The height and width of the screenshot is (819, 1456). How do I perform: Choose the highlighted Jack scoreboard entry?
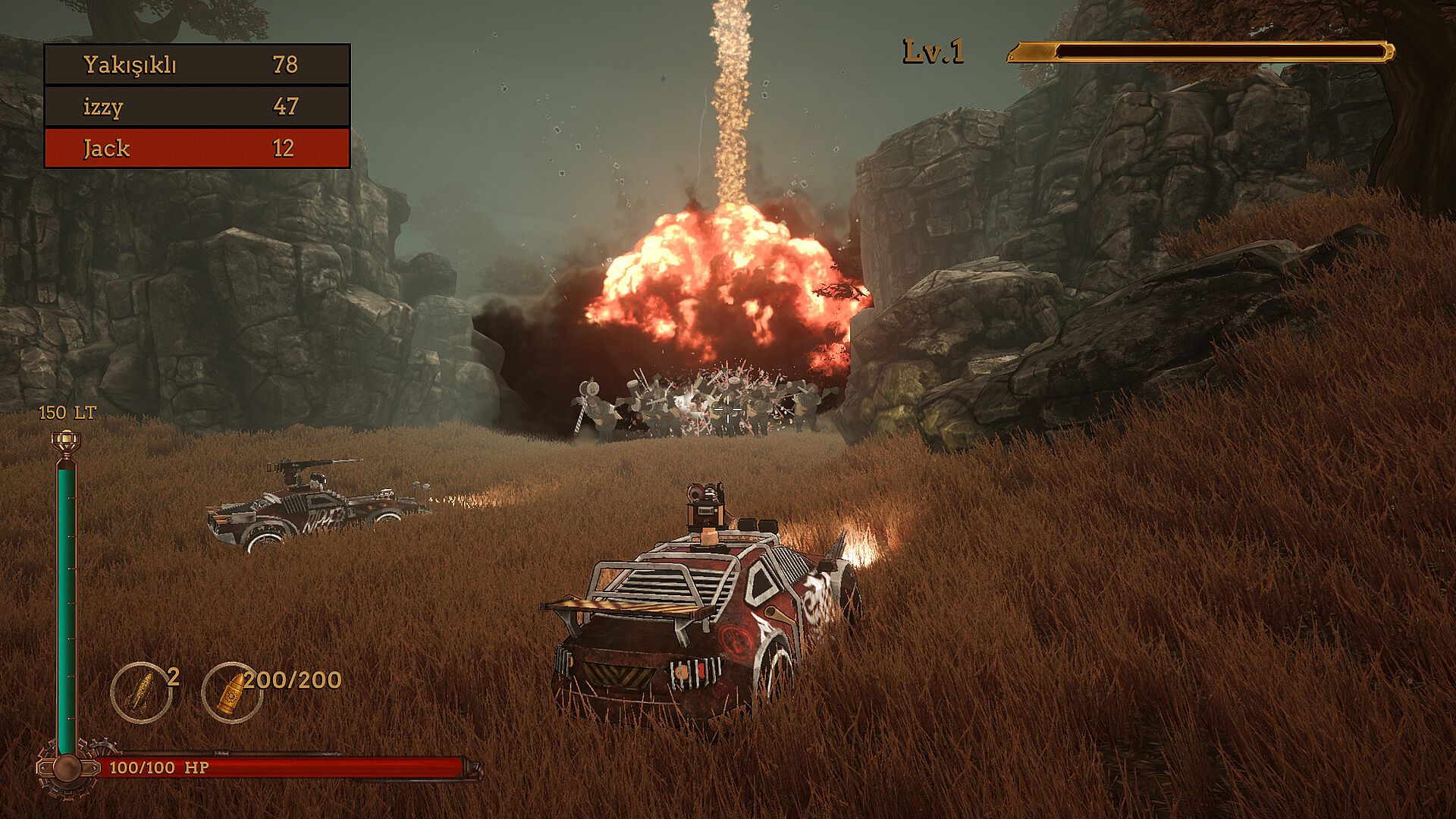tap(197, 148)
